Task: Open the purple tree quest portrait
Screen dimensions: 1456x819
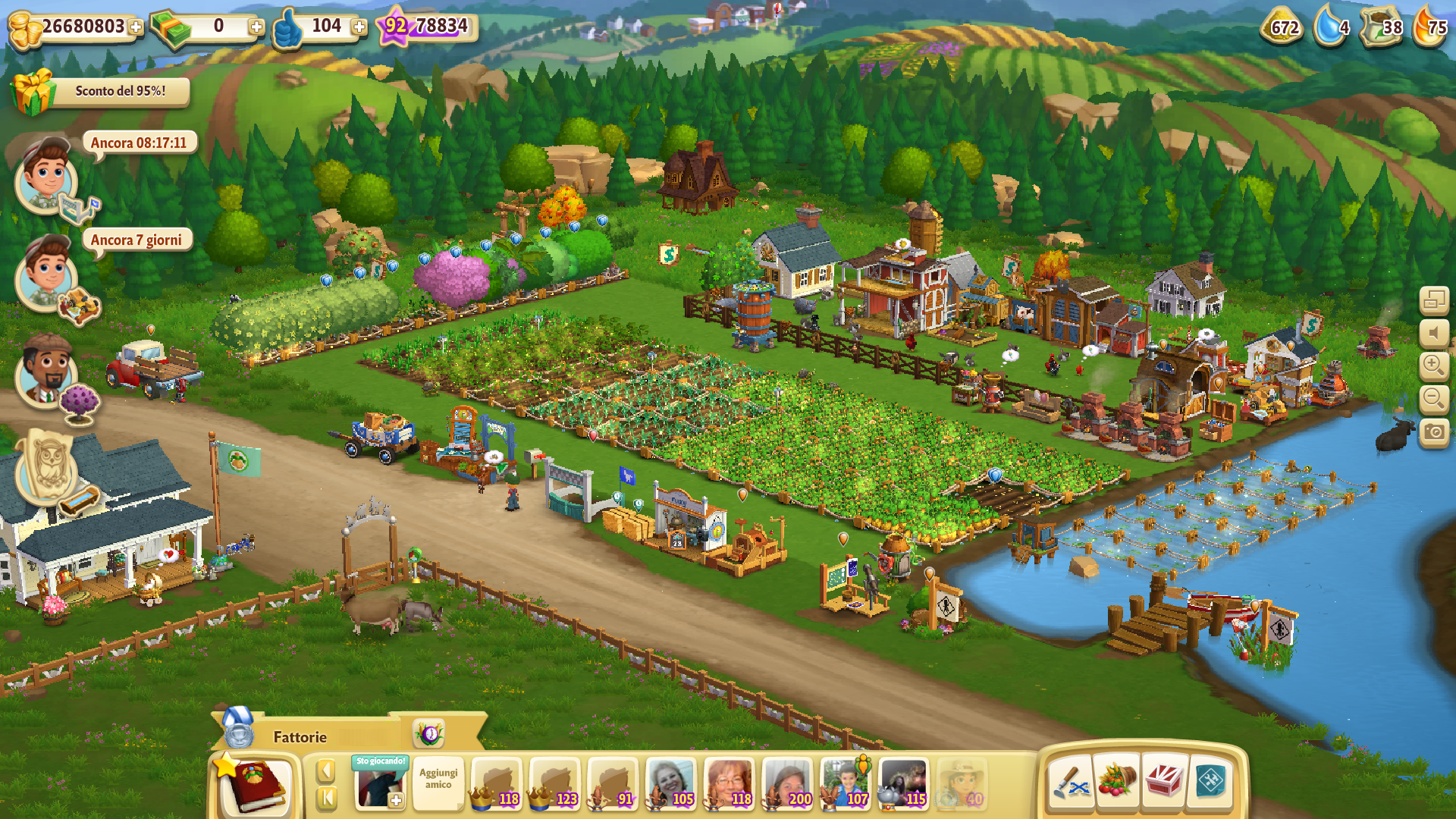Action: tap(47, 374)
